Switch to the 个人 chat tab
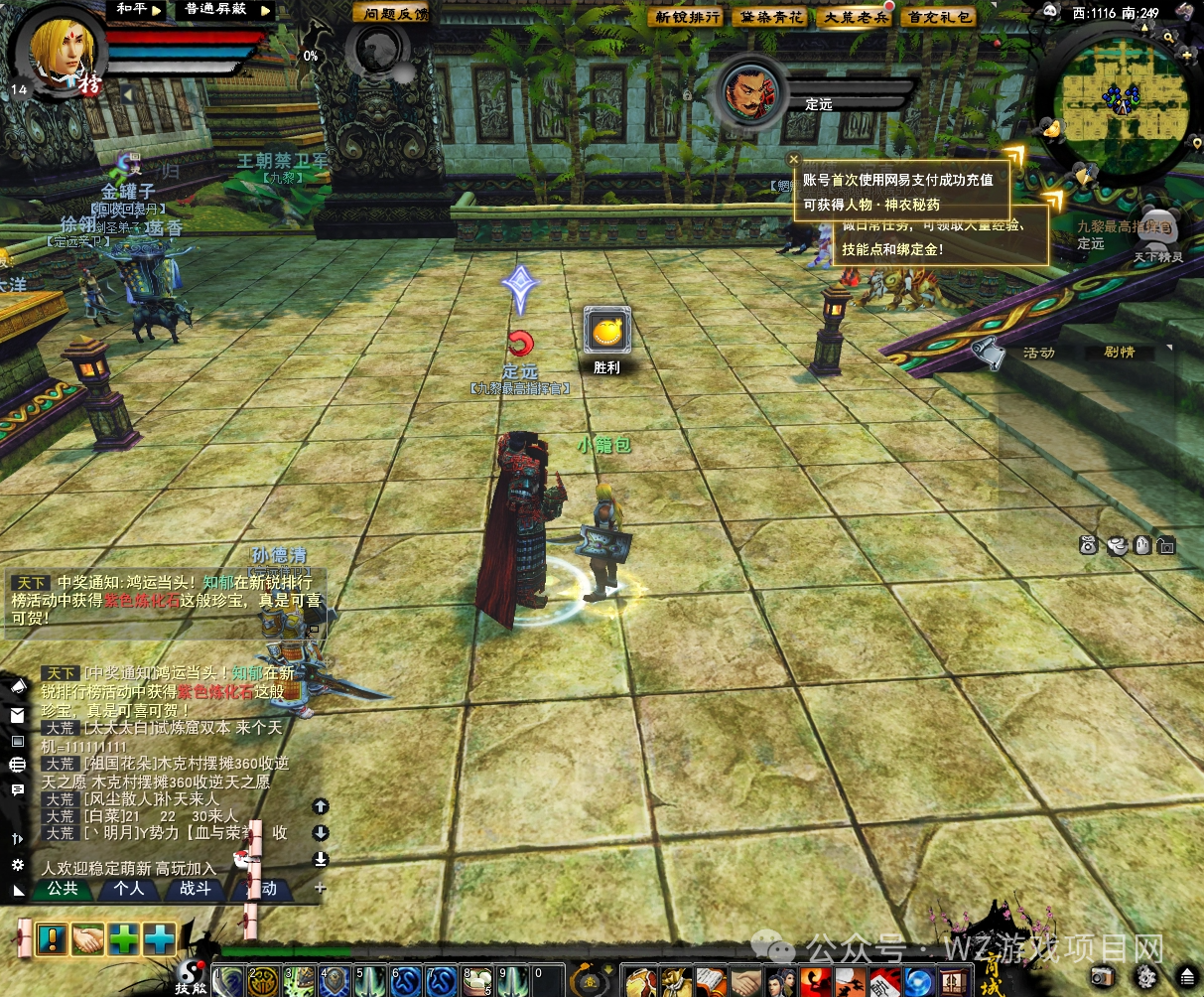Image resolution: width=1204 pixels, height=997 pixels. (x=129, y=889)
